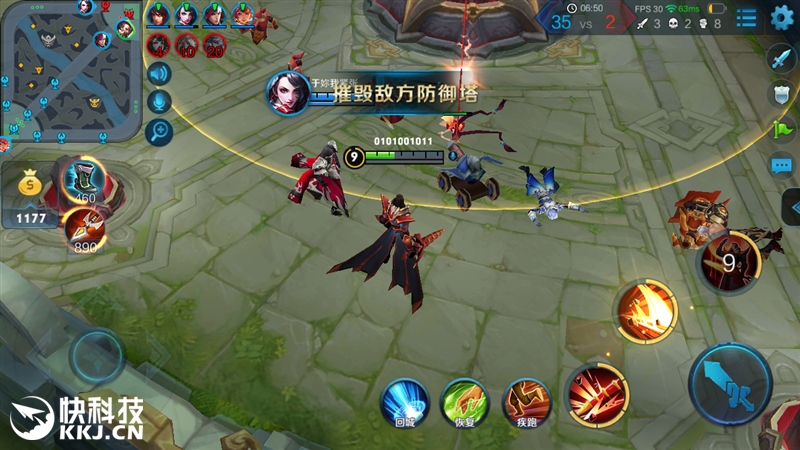Toggle the microphone voice button
Image resolution: width=800 pixels, height=450 pixels.
[158, 102]
